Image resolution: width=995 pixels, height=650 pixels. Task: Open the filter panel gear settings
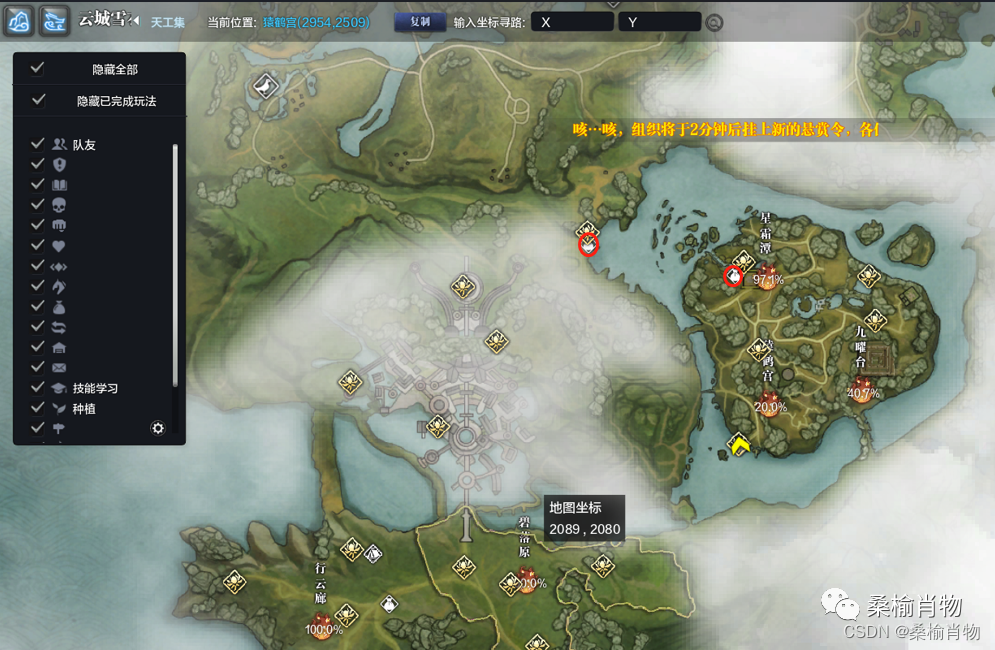pos(157,428)
